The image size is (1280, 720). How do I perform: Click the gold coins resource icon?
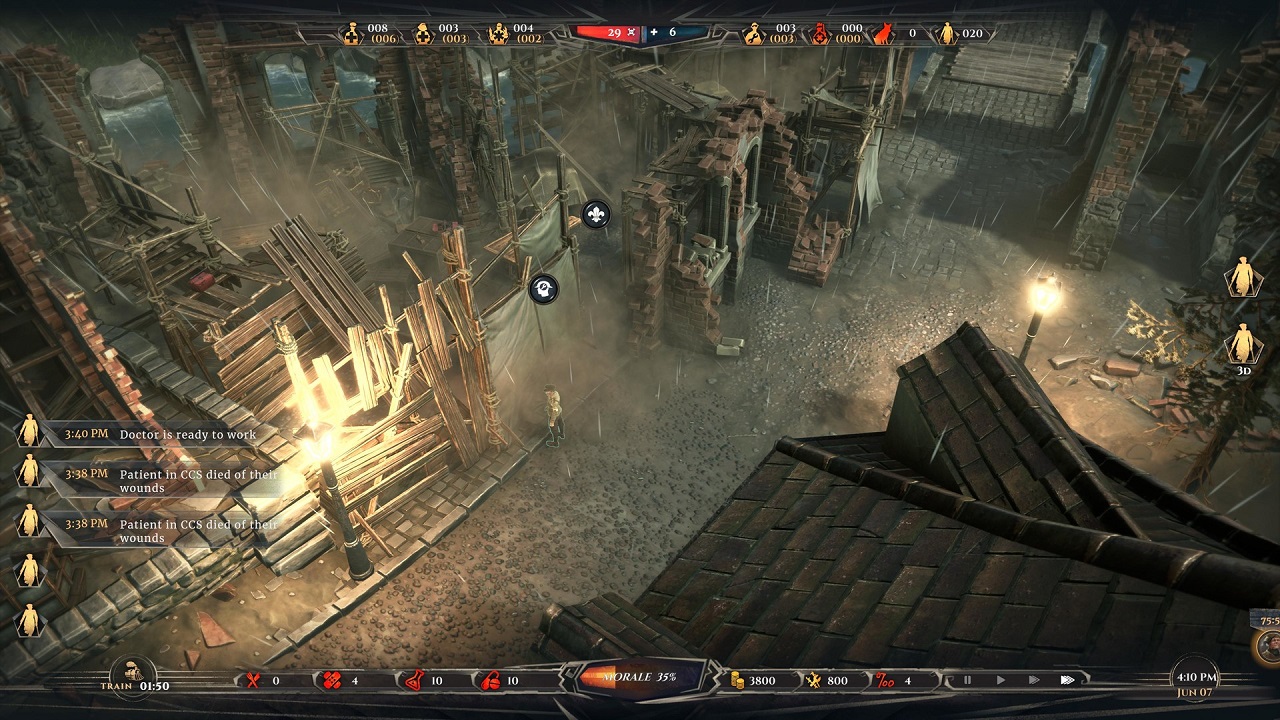point(738,681)
